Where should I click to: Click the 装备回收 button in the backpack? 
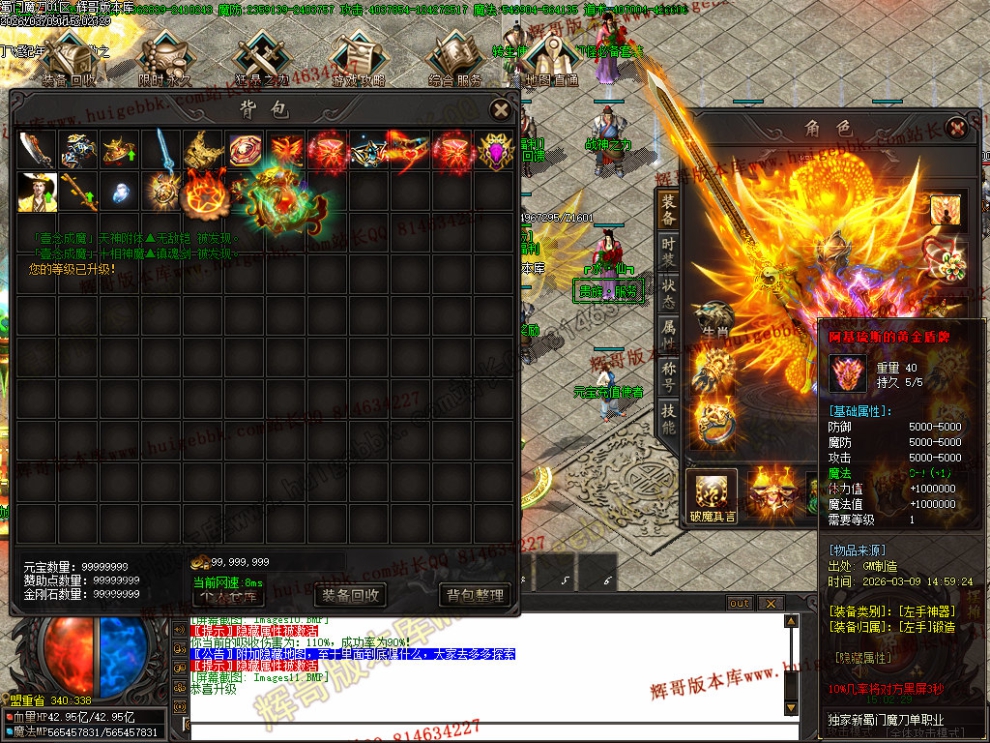click(350, 595)
